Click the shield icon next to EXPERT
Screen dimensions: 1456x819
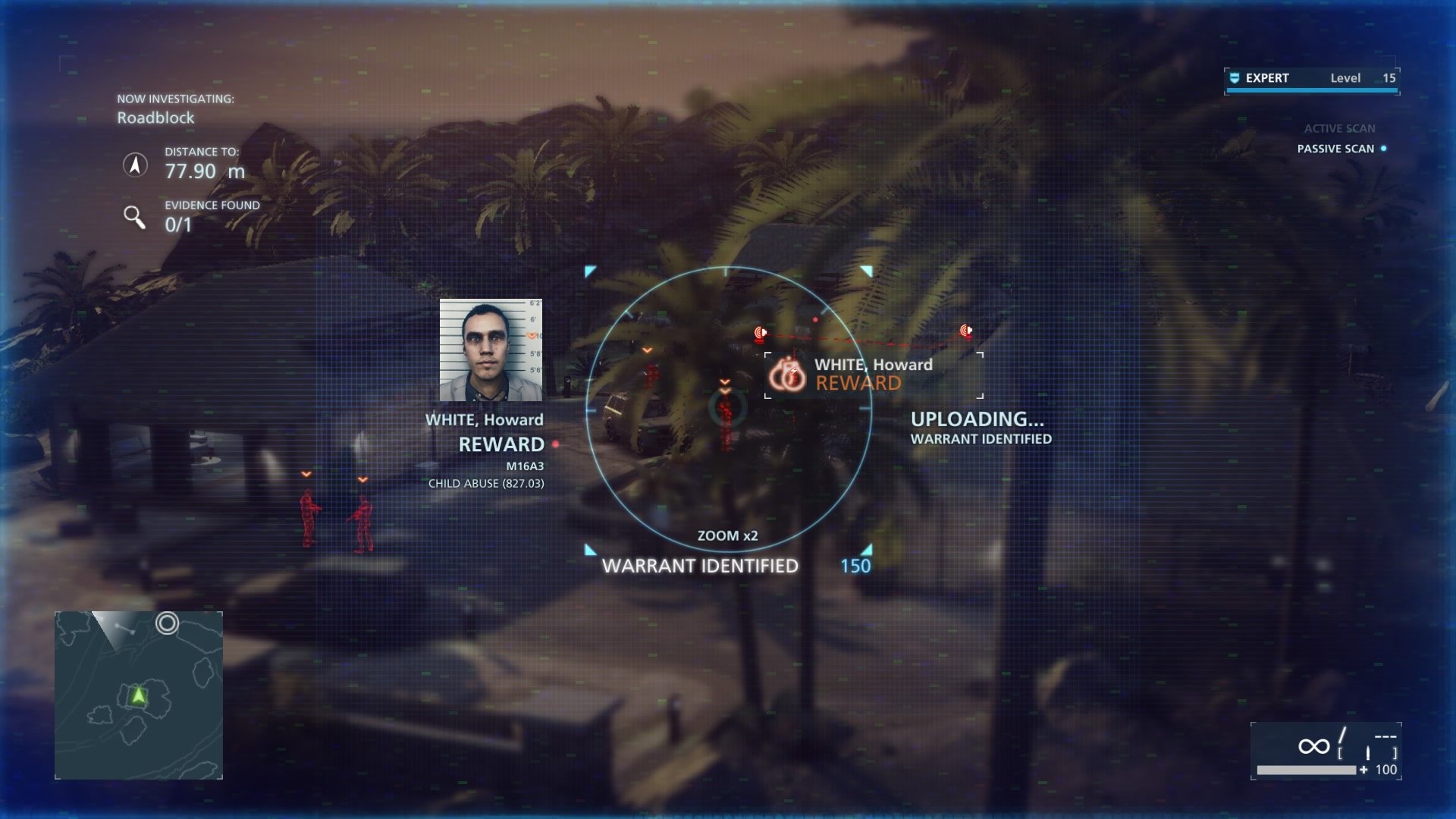pos(1235,77)
